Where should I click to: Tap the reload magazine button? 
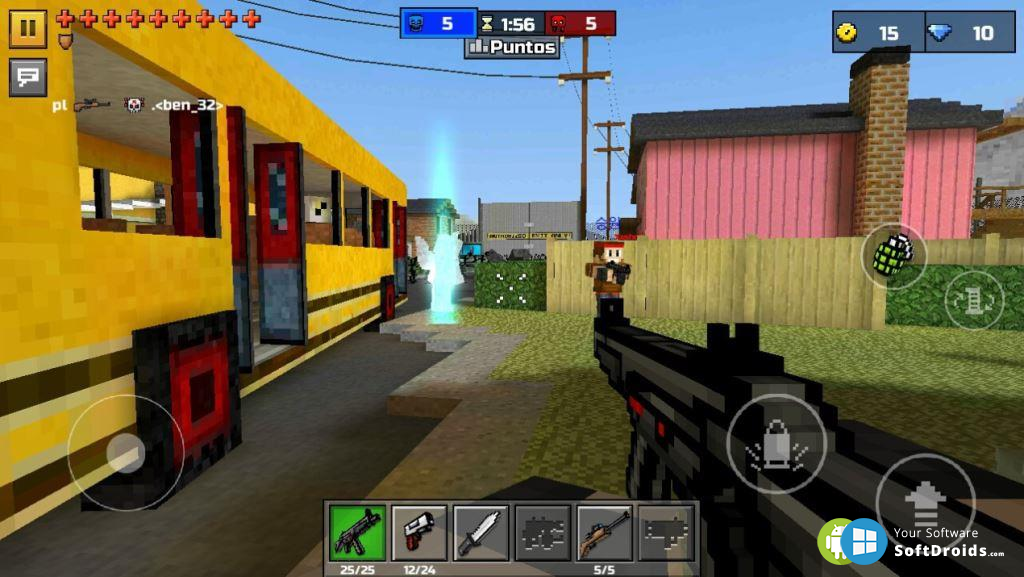coord(973,300)
